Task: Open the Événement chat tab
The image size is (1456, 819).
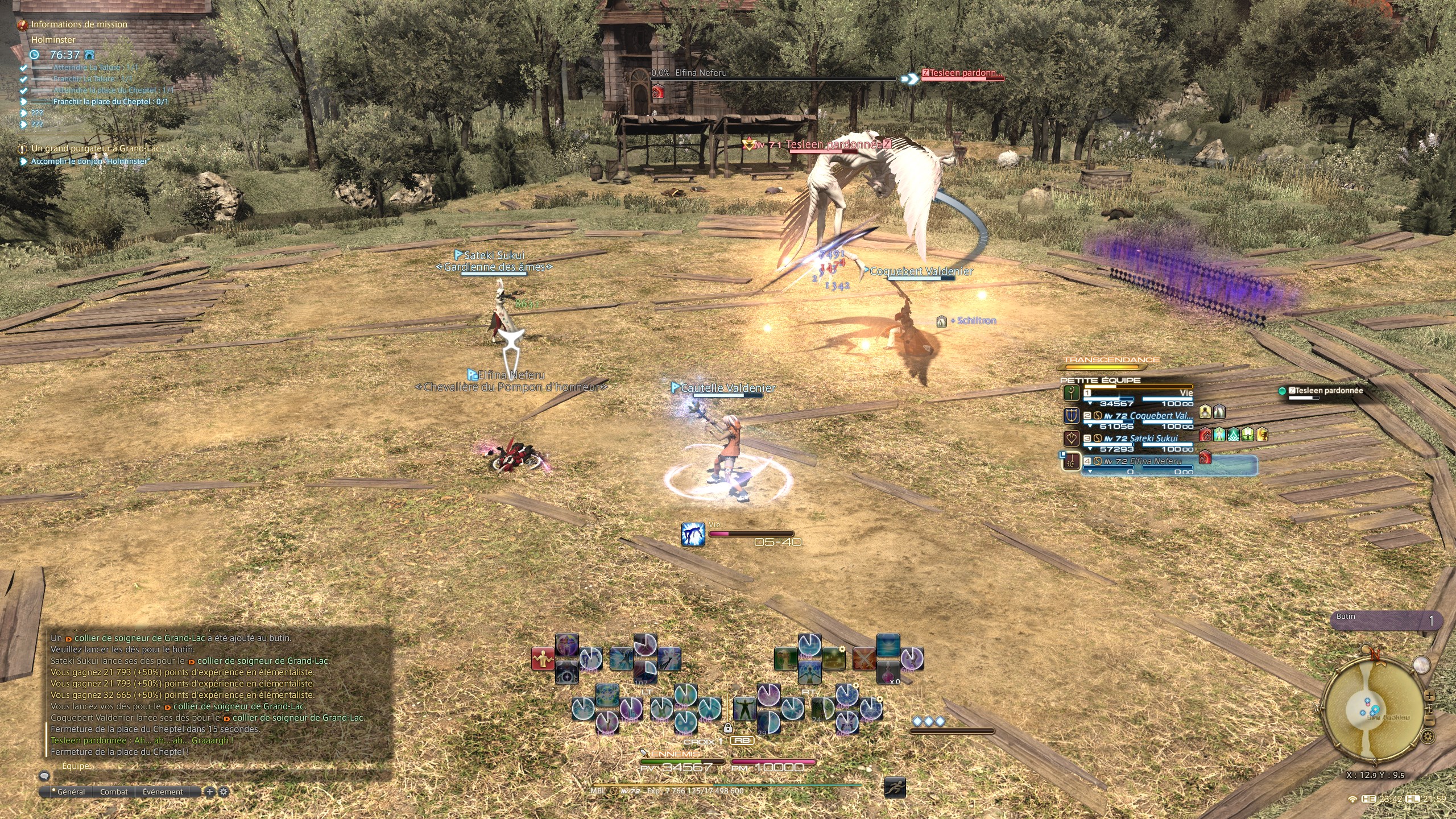Action: tap(163, 792)
